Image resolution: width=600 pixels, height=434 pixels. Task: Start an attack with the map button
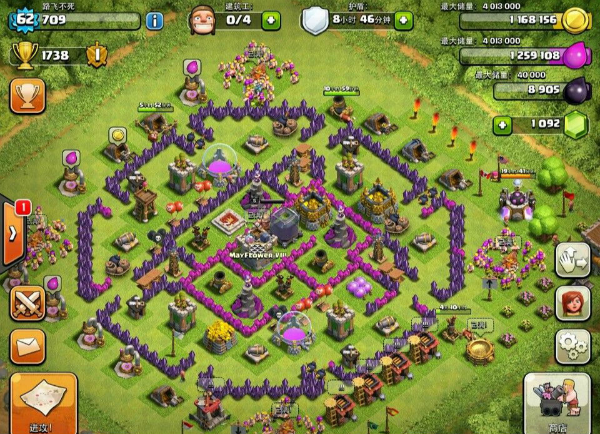[42, 403]
